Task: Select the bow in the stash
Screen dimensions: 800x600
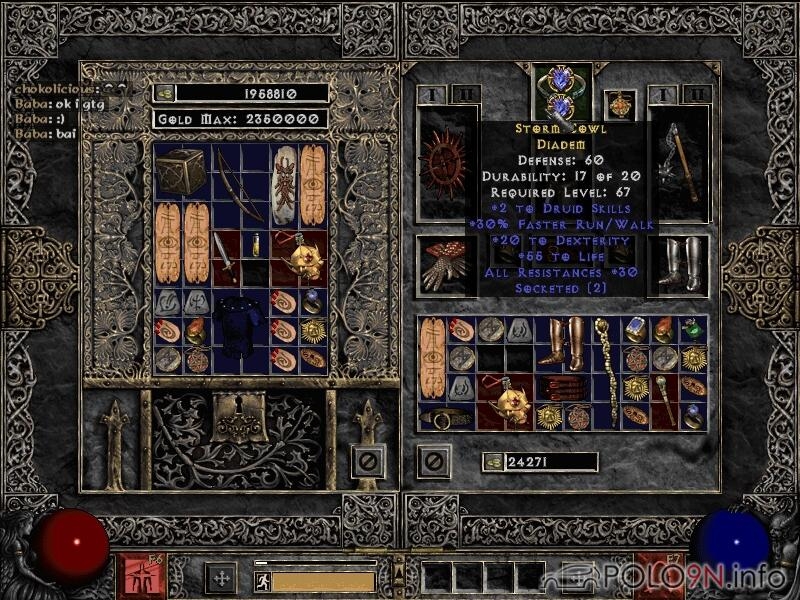Action: [240, 184]
